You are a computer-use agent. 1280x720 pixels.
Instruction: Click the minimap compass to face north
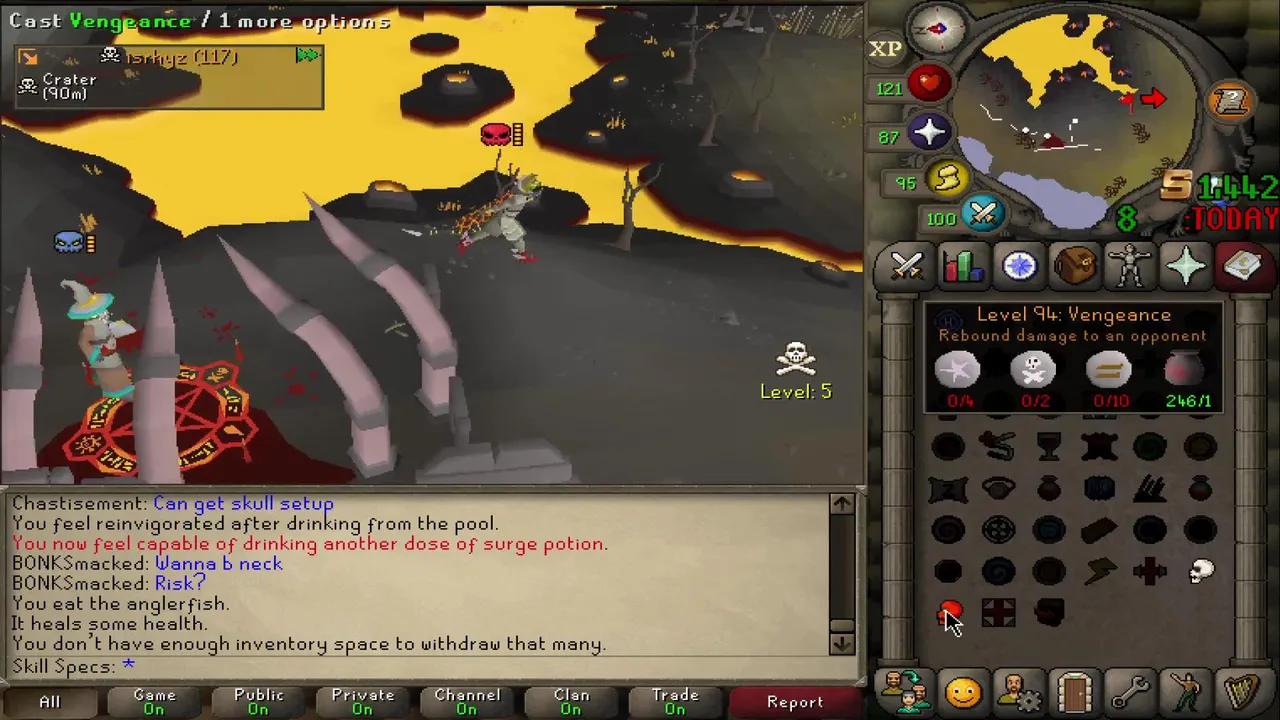pos(936,30)
